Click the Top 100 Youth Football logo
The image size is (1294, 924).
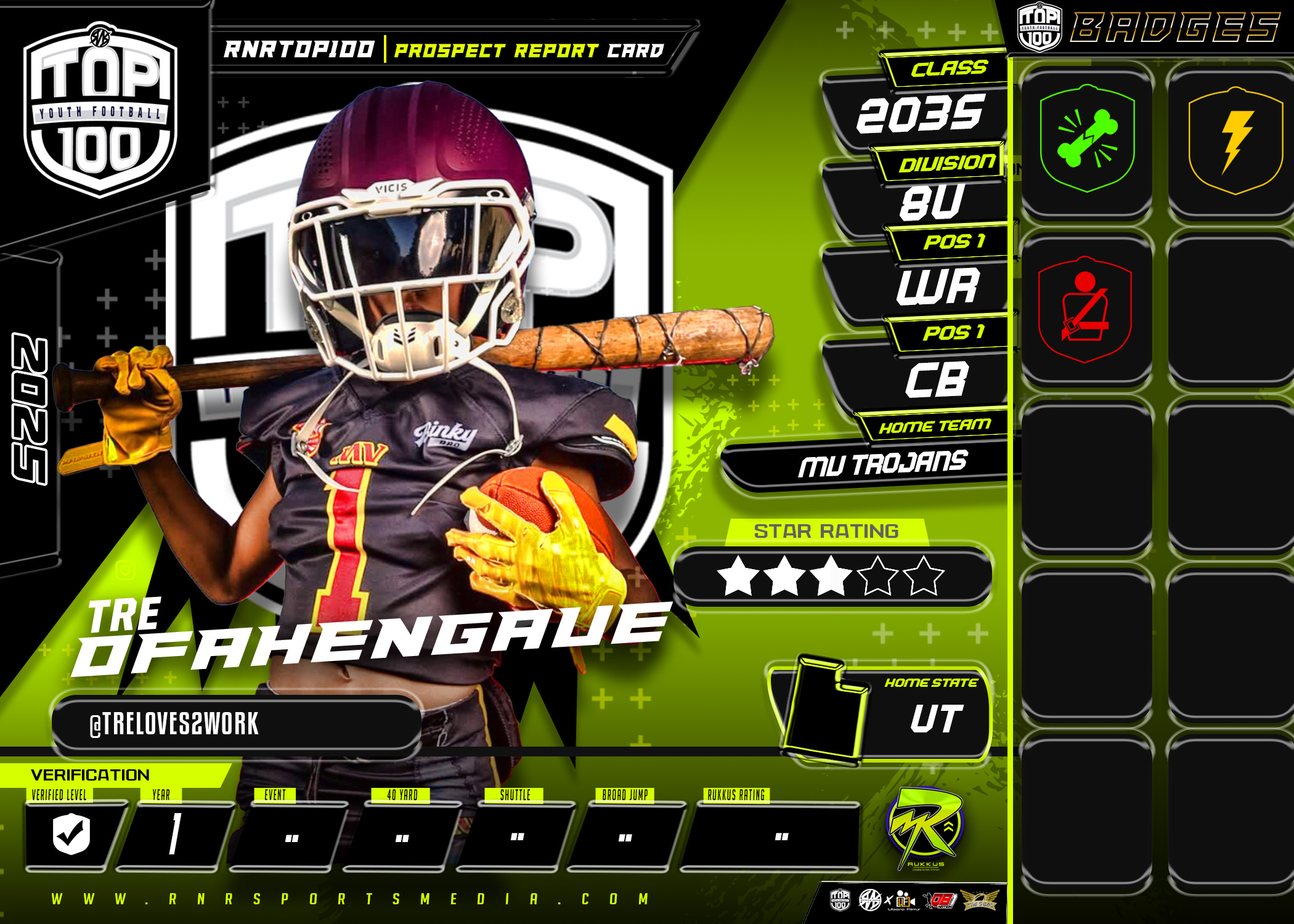(100, 111)
